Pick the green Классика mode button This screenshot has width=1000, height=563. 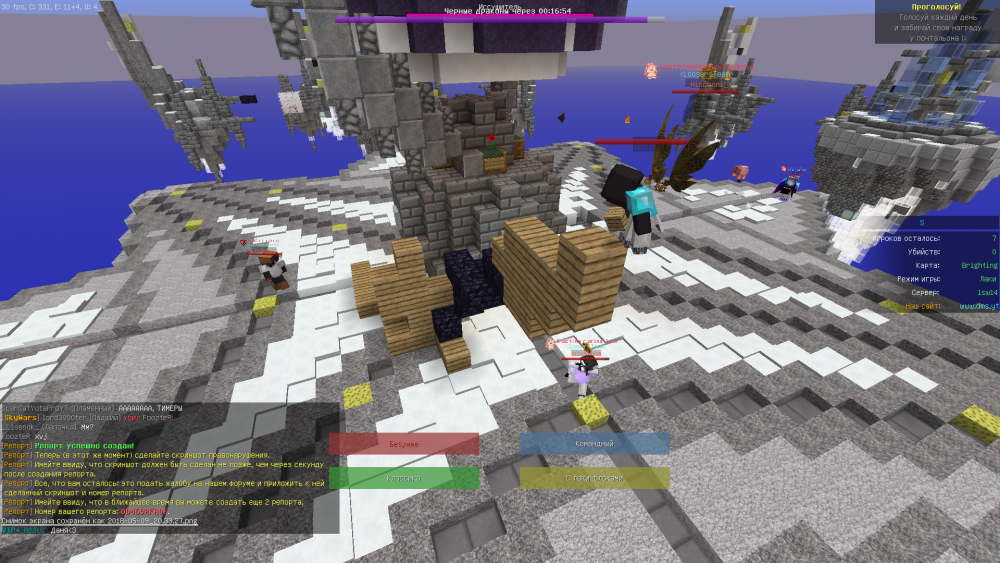[x=404, y=478]
